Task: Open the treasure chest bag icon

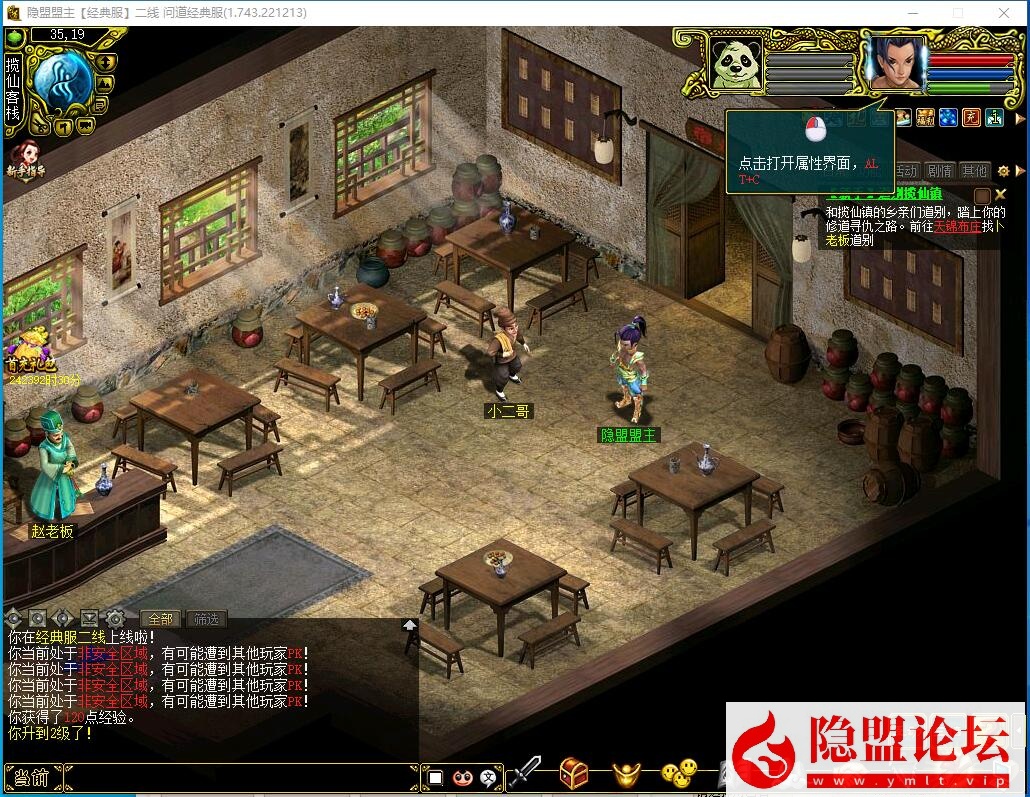Action: [x=573, y=772]
